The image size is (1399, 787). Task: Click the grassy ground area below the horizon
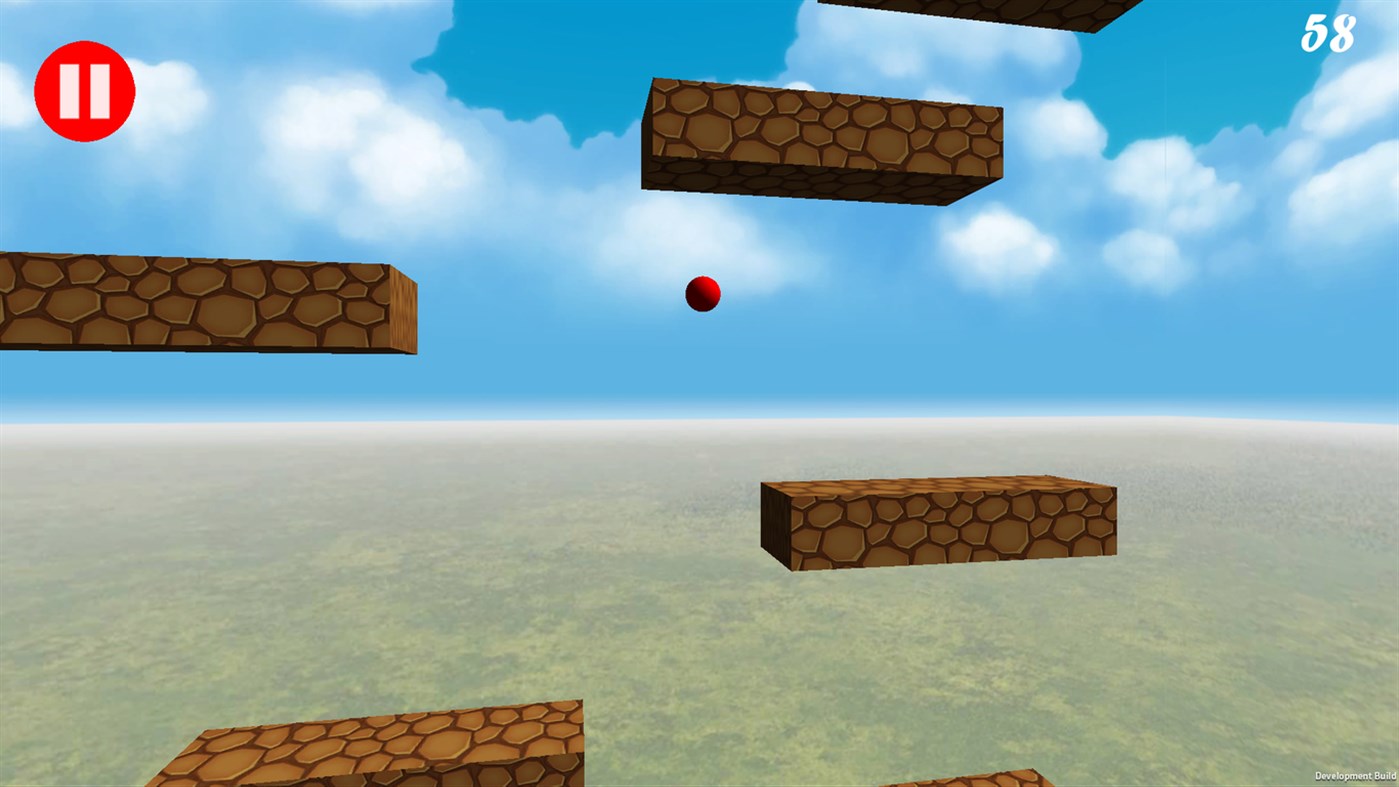click(x=400, y=620)
